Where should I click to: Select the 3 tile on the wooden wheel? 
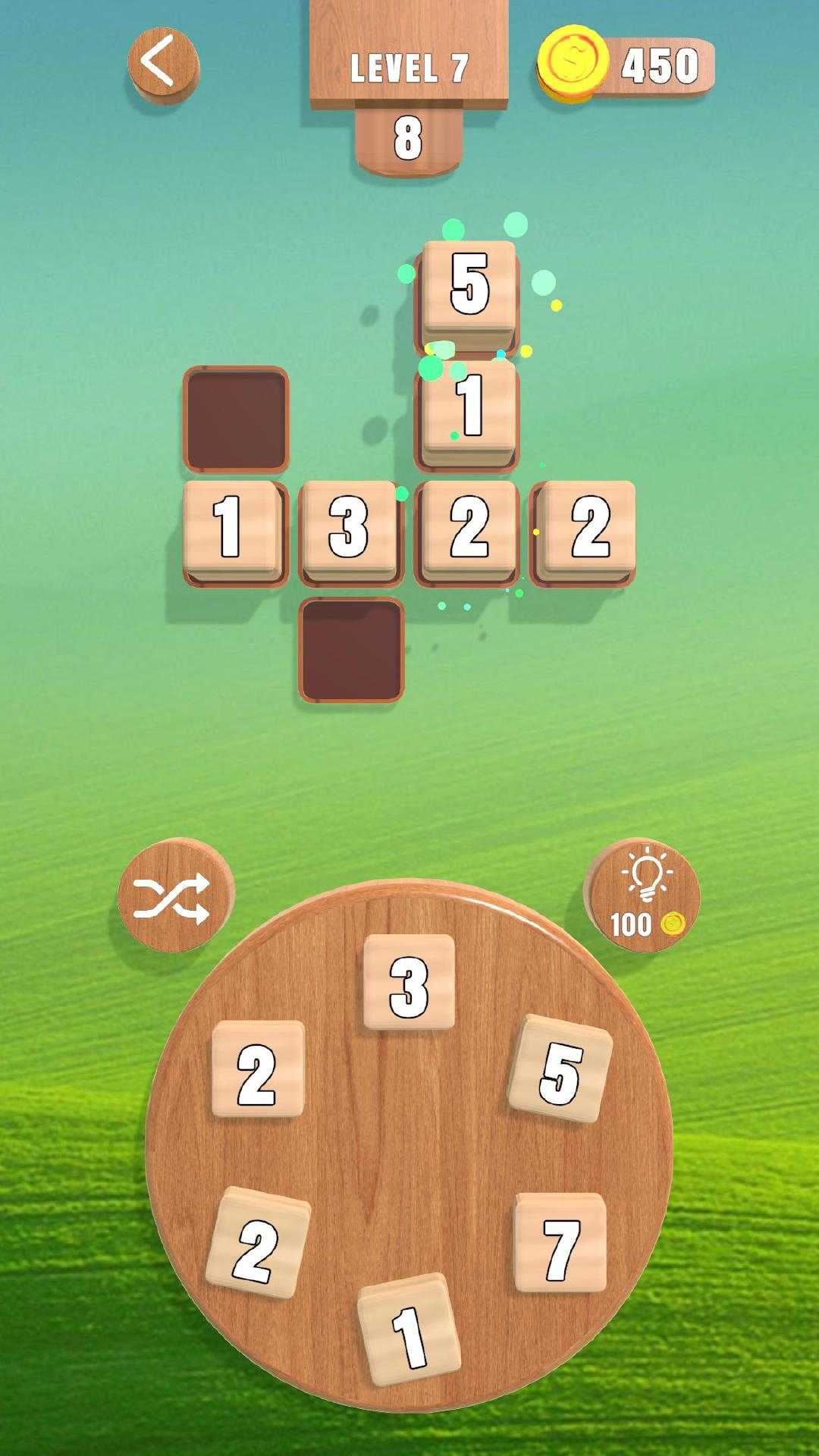(409, 983)
